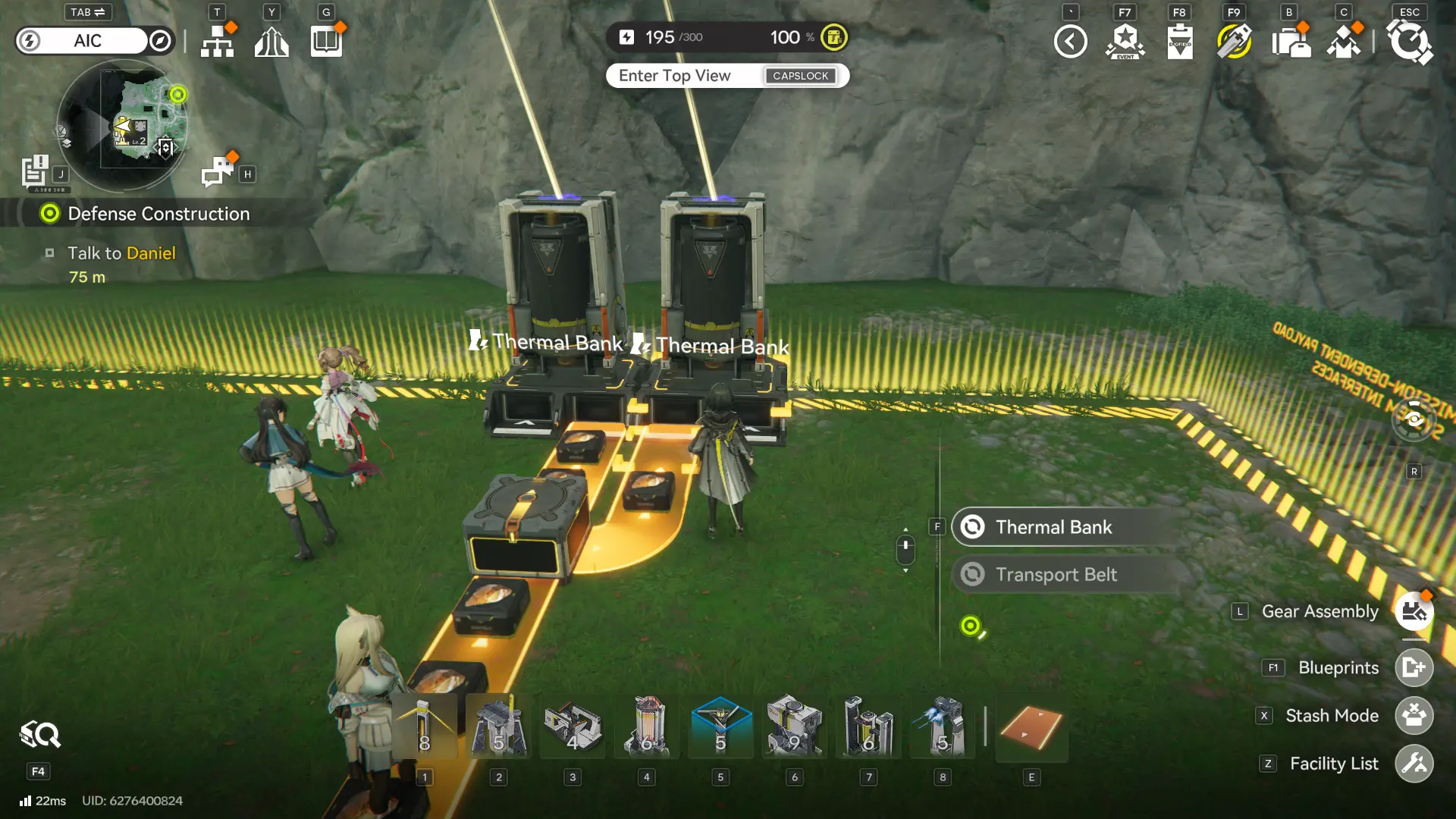Image resolution: width=1456 pixels, height=819 pixels.
Task: Click the event star icon
Action: (x=1125, y=42)
